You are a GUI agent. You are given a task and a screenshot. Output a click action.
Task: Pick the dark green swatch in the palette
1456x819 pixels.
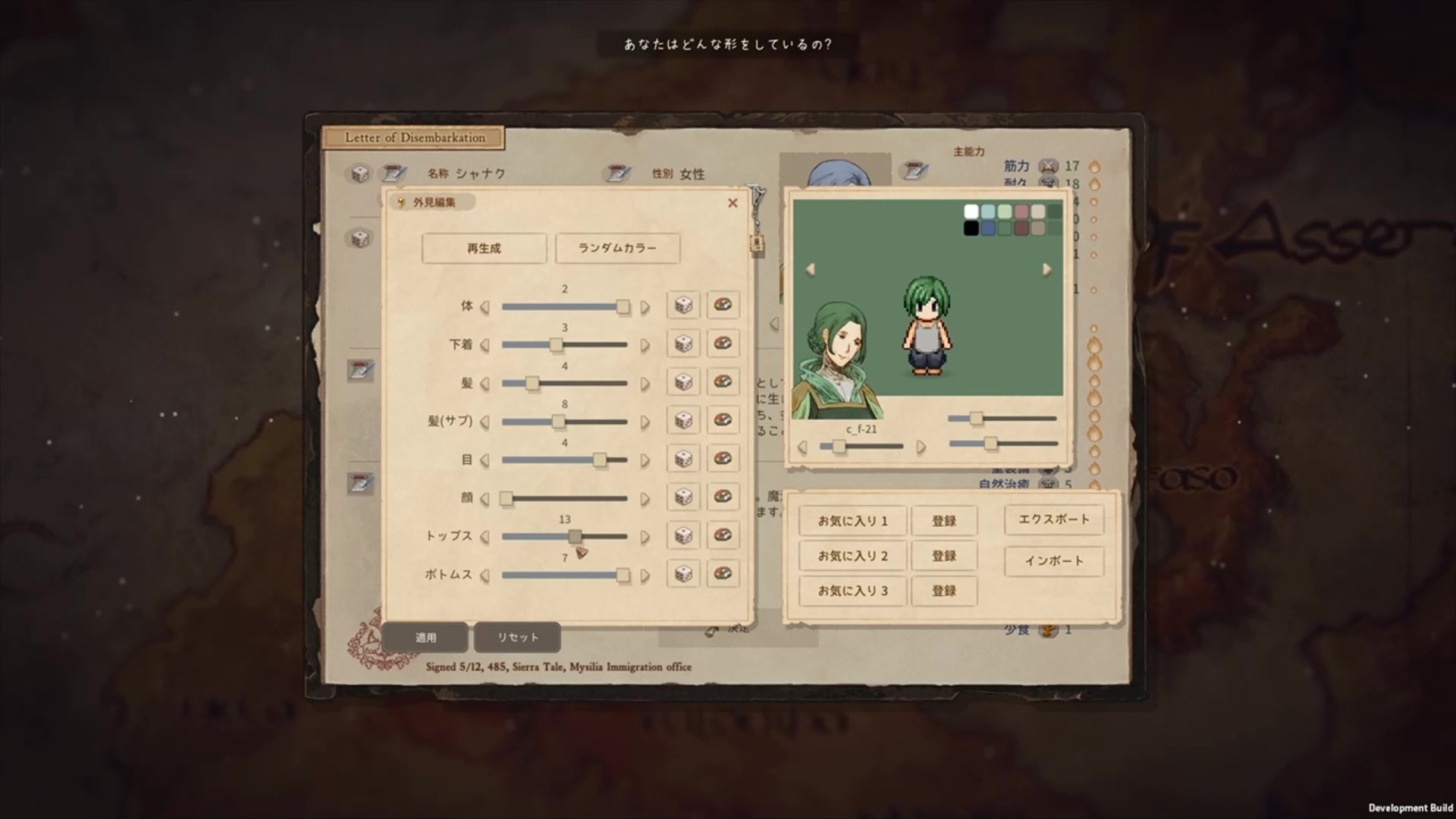[1054, 212]
